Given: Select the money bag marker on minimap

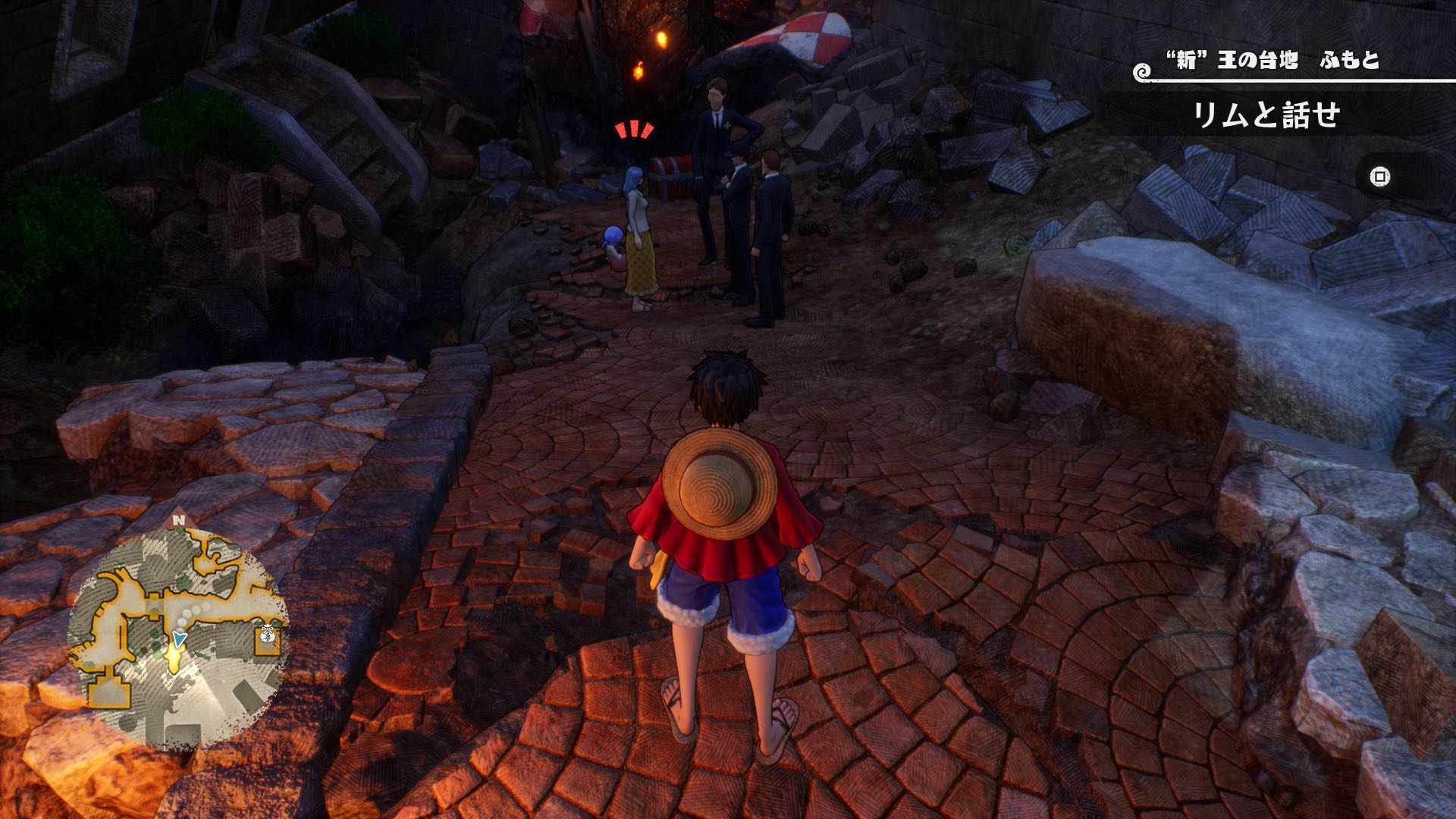Looking at the screenshot, I should (x=268, y=635).
